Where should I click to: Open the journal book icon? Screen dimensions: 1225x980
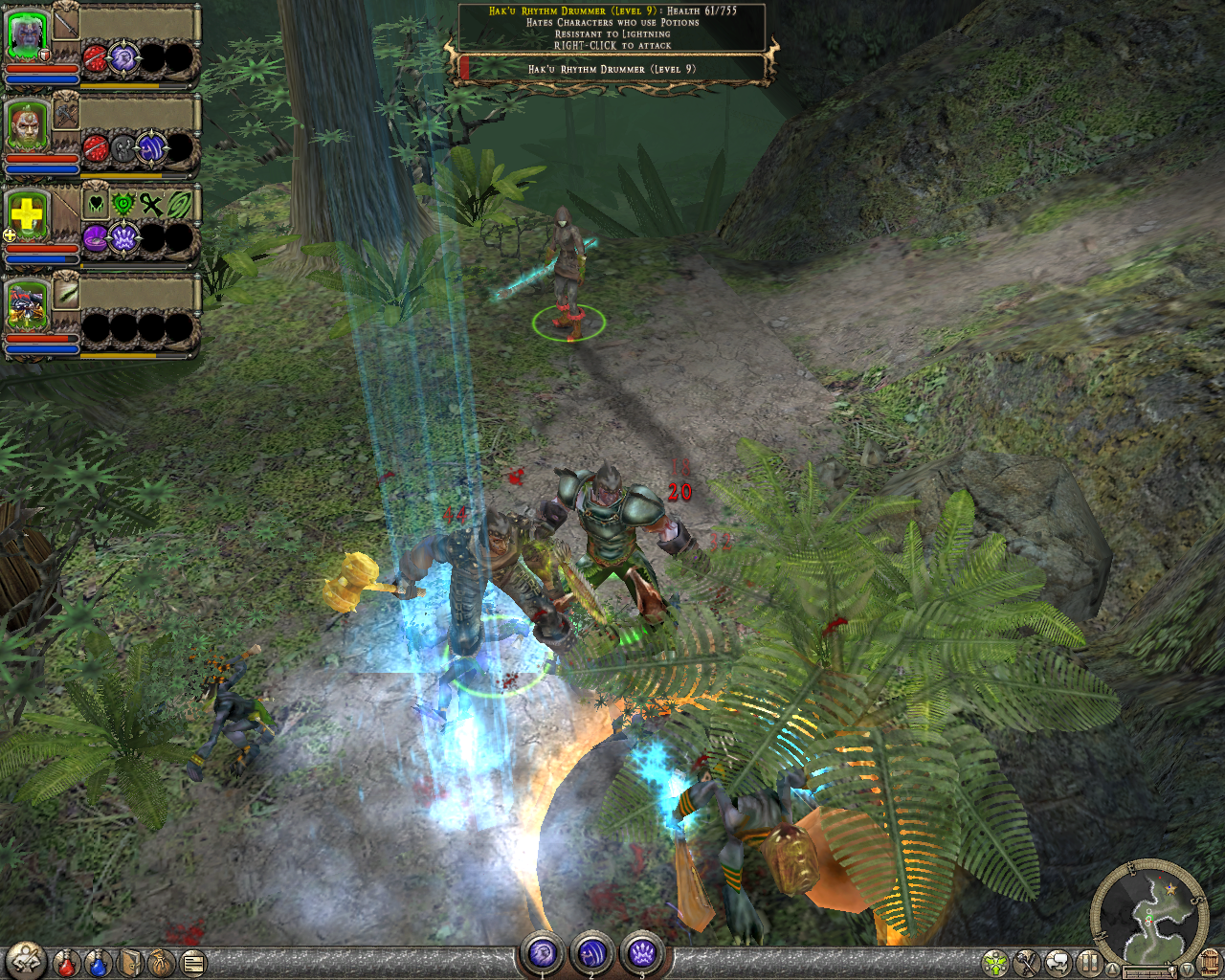click(130, 963)
